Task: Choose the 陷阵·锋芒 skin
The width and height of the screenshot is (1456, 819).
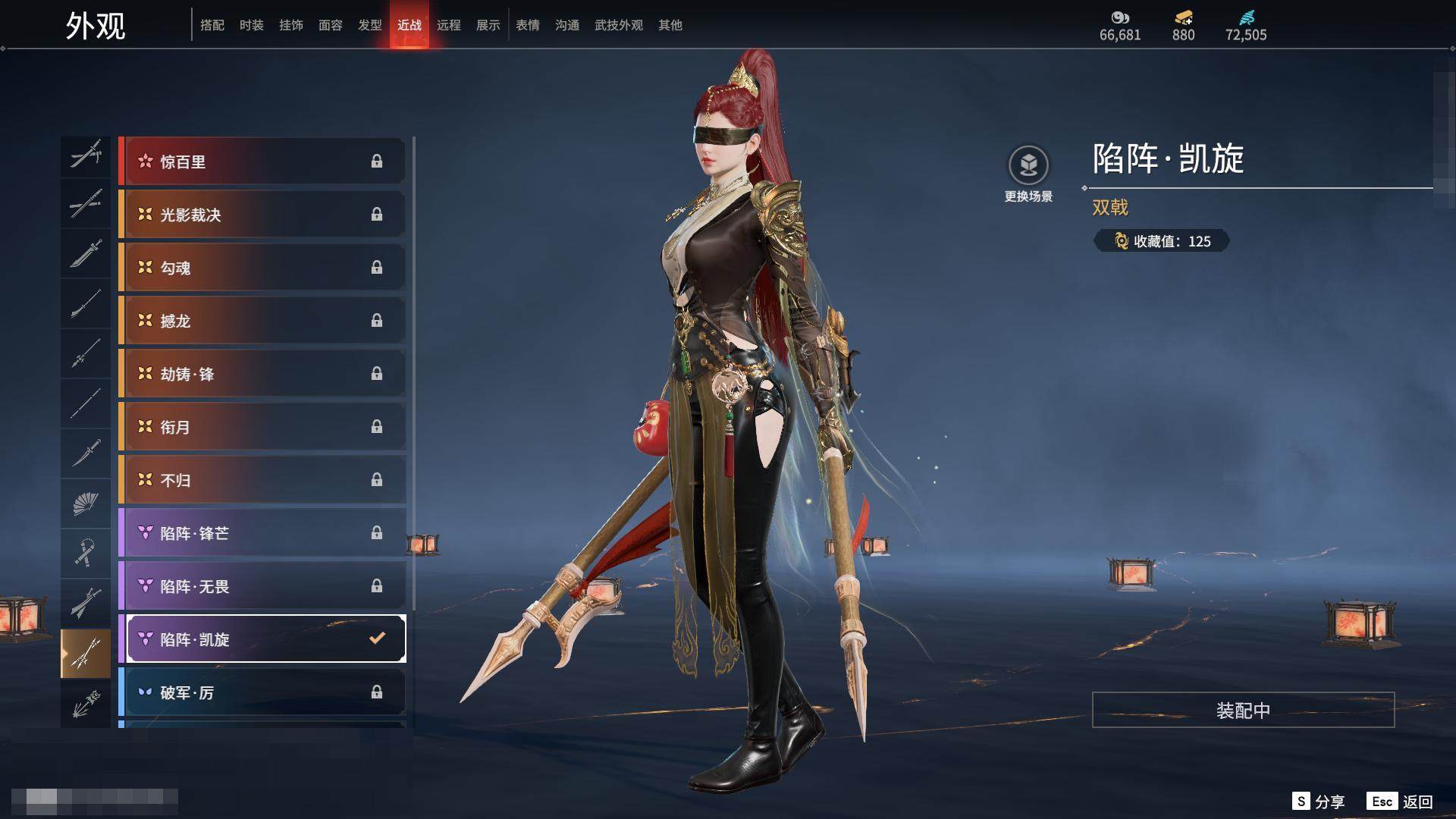Action: pos(262,532)
